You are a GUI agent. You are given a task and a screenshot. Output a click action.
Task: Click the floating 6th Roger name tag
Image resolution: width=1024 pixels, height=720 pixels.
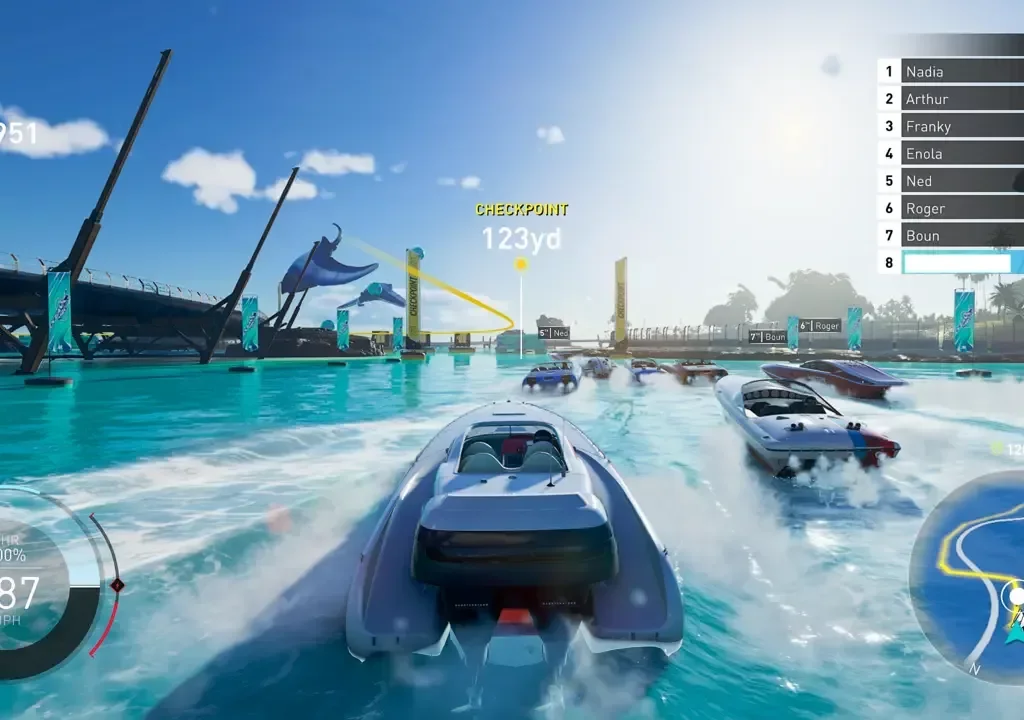[x=819, y=325]
